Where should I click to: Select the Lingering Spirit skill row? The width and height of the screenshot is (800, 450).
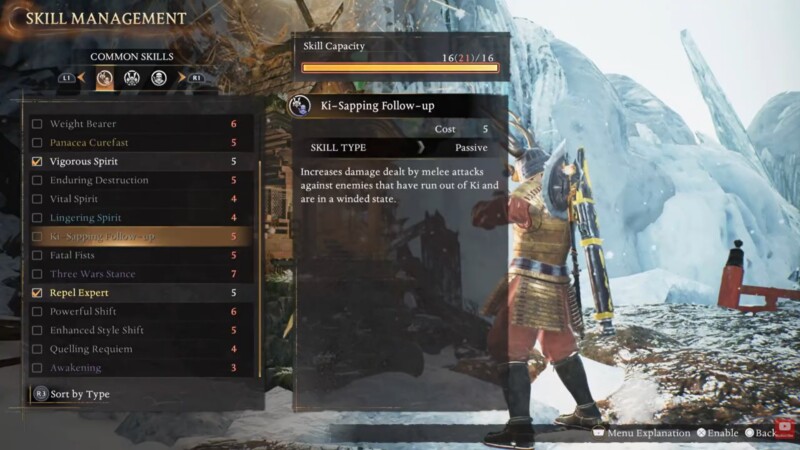coord(85,218)
